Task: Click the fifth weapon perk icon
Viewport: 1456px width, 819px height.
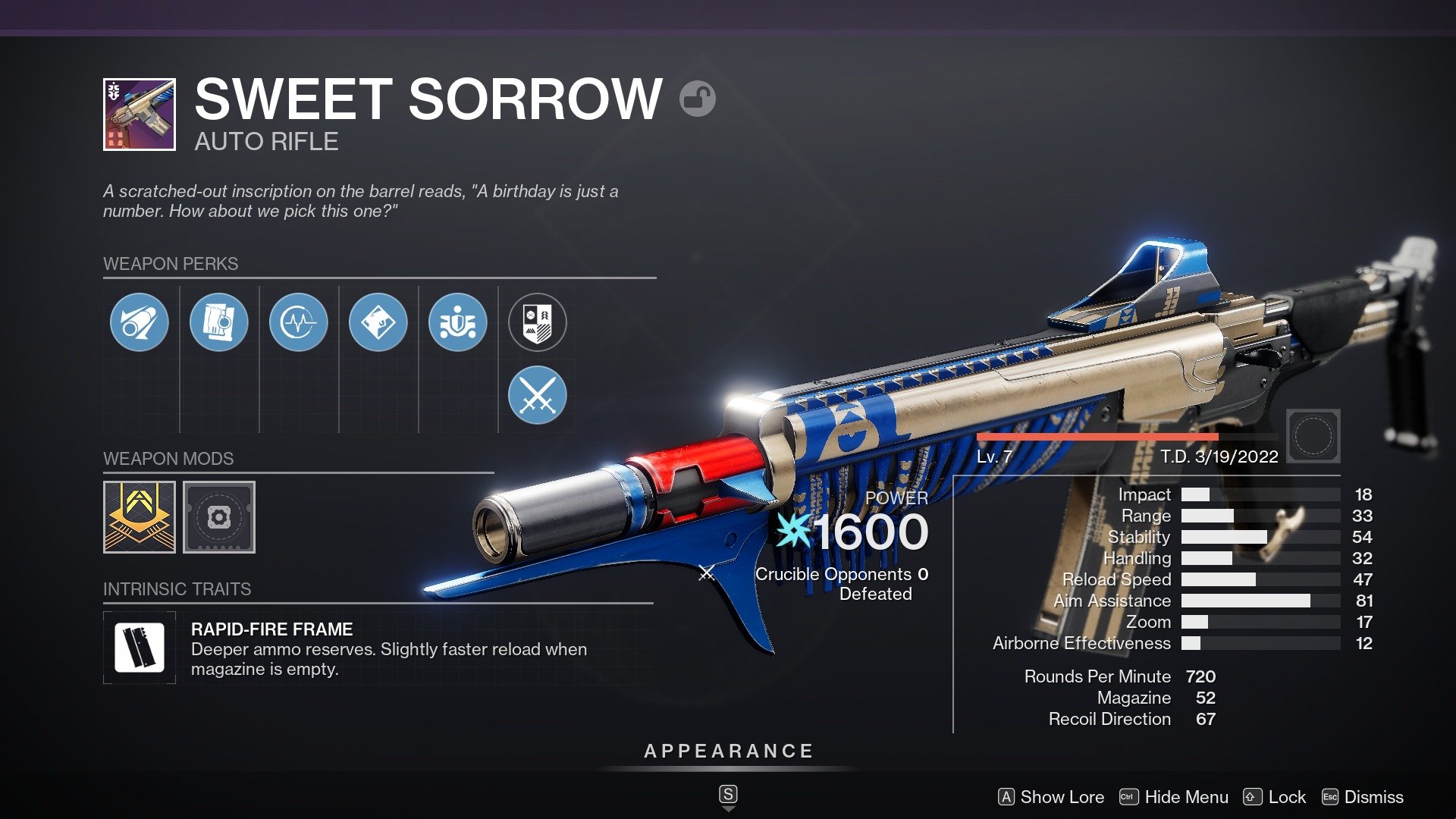Action: tap(458, 322)
